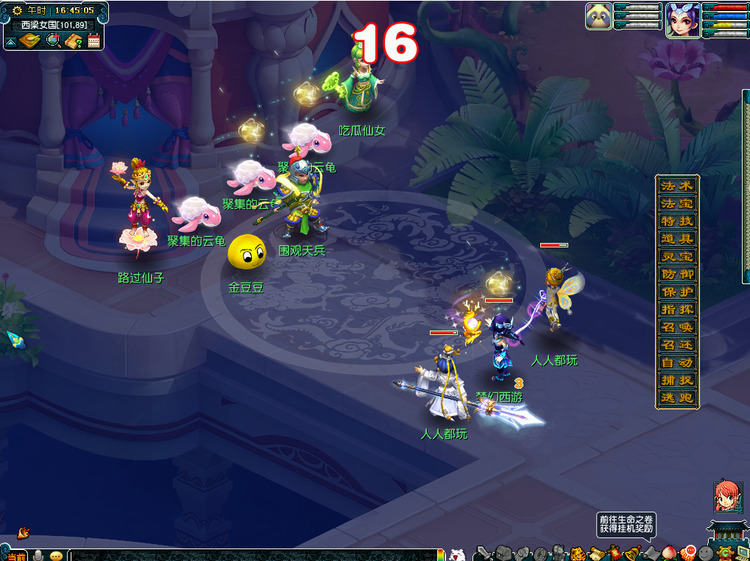Select 逃跑 (Flee) to escape battle
750x561 pixels.
click(x=677, y=396)
